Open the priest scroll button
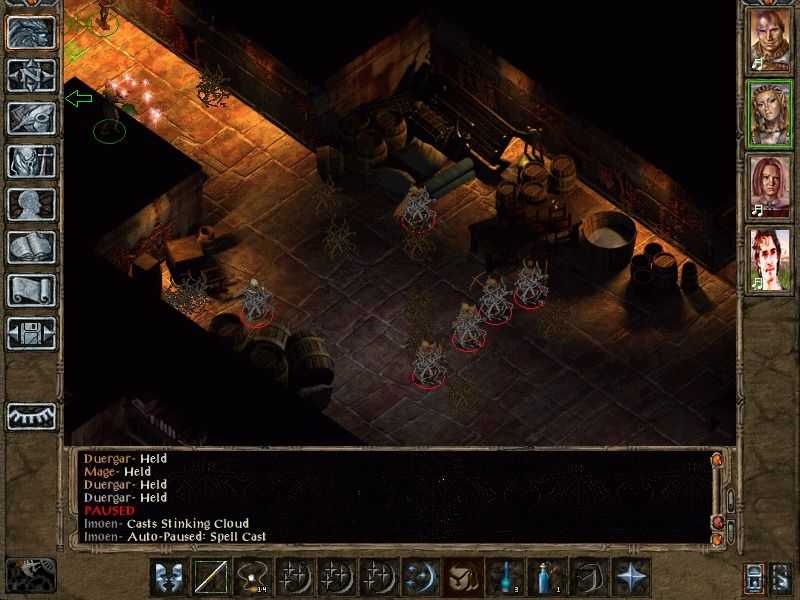The height and width of the screenshot is (600, 800). 31,290
